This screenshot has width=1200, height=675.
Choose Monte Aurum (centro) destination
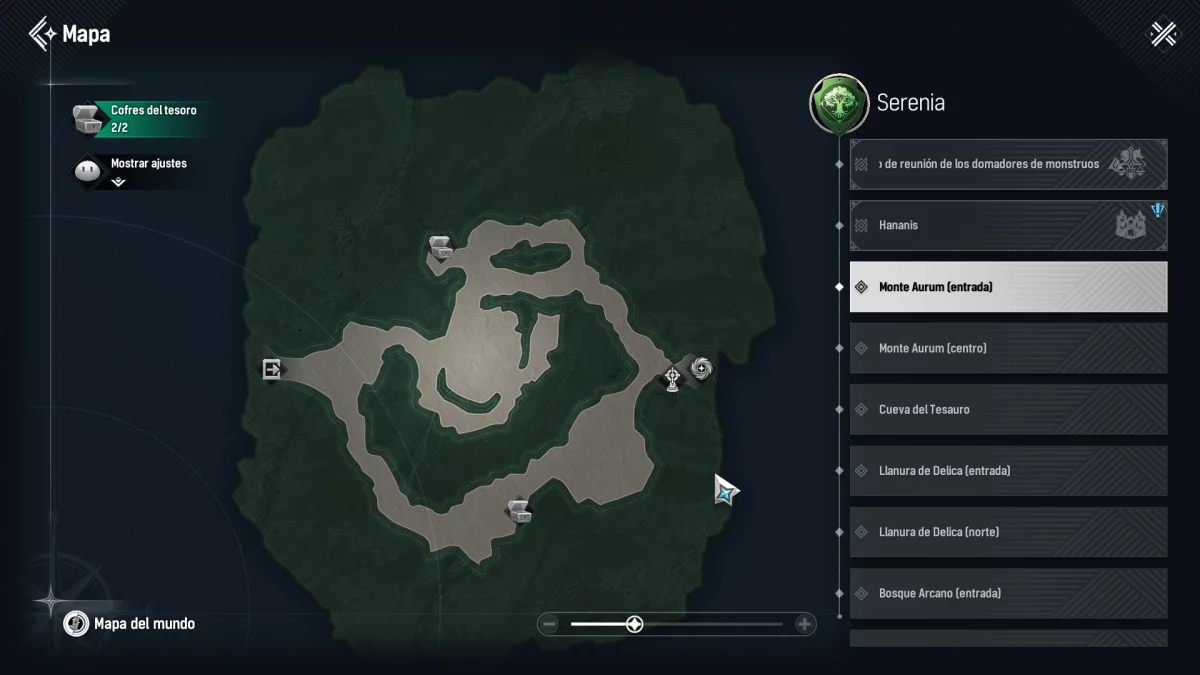(x=1008, y=348)
